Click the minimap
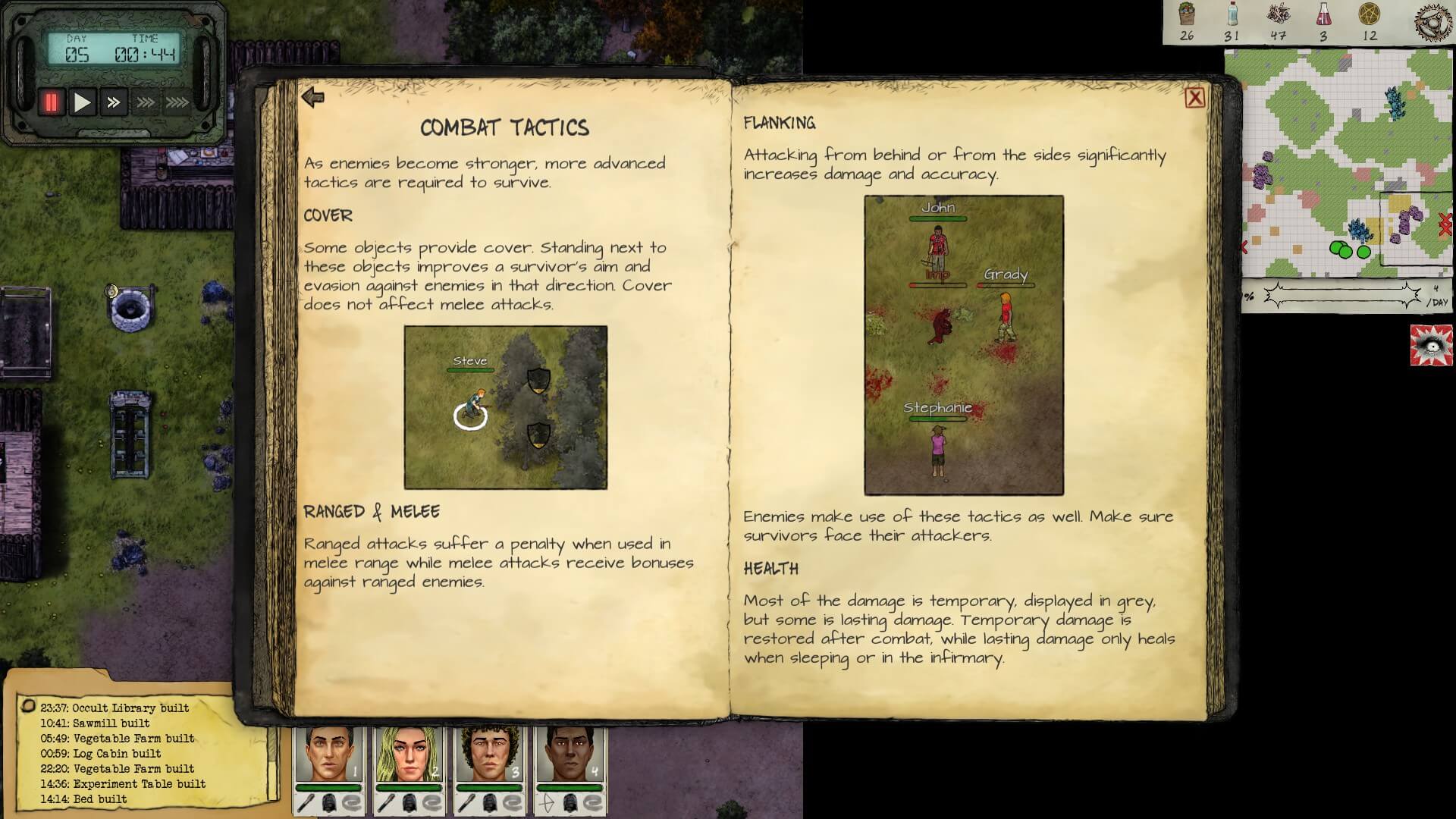The width and height of the screenshot is (1456, 819). point(1338,163)
